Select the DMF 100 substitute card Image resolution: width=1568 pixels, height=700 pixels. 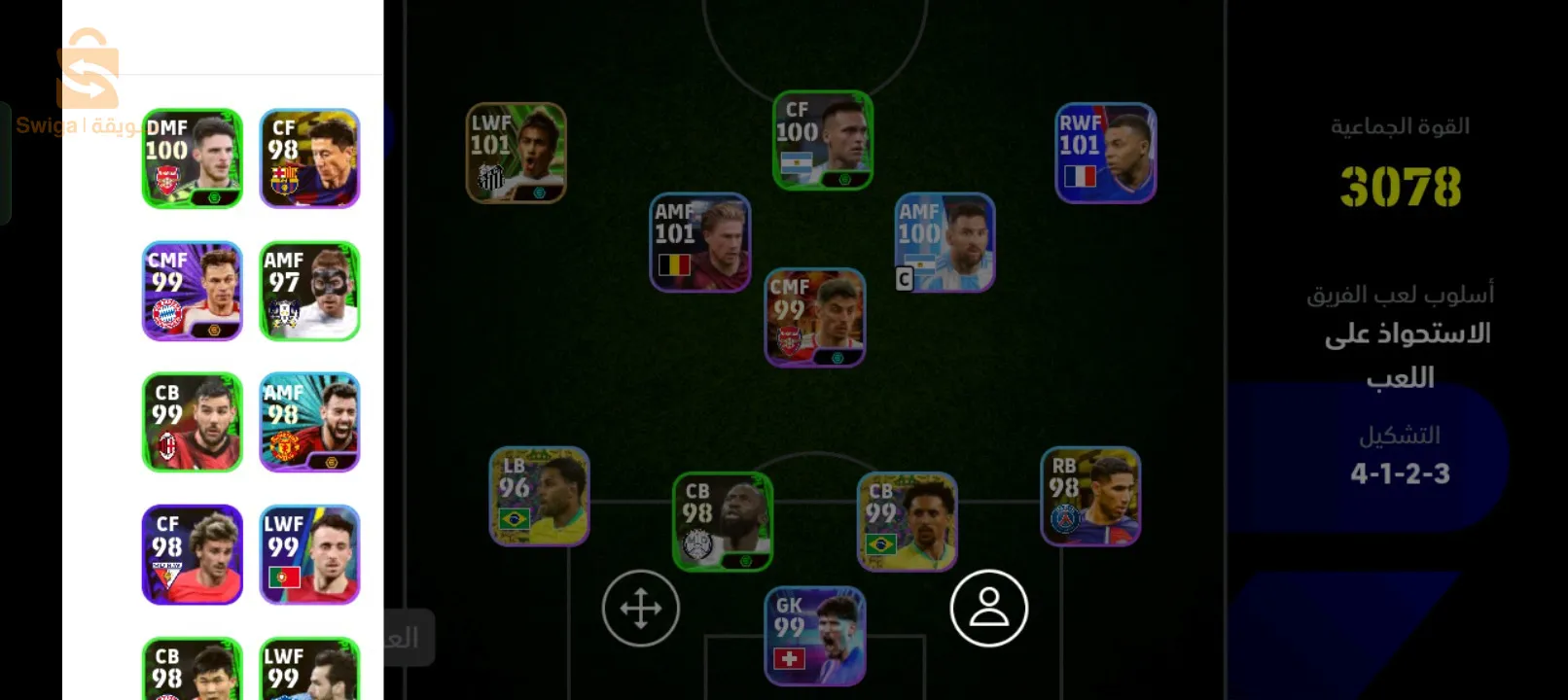coord(193,158)
